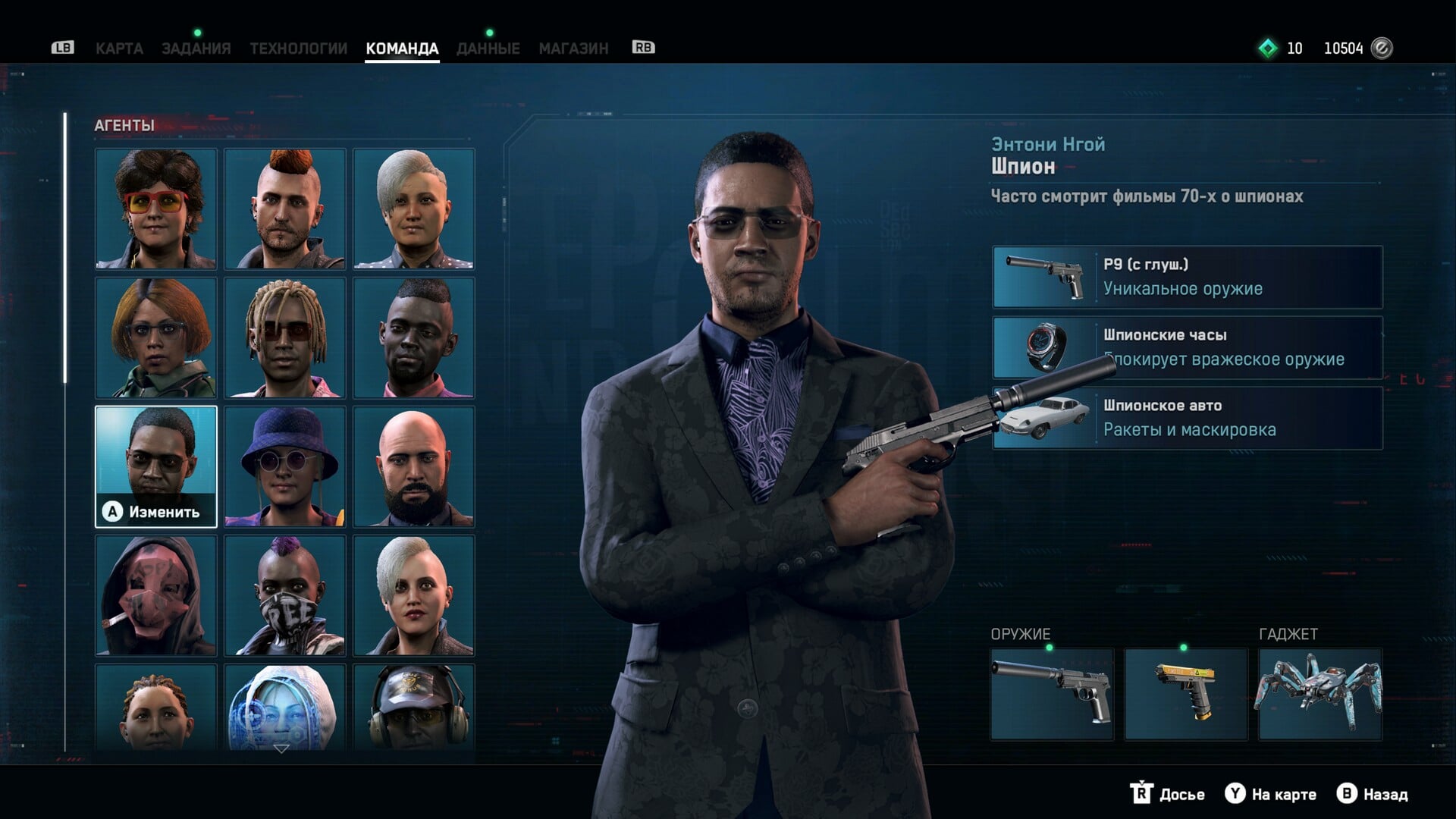The width and height of the screenshot is (1456, 819).
Task: Open the МАГАЗИН tab
Action: tap(573, 49)
